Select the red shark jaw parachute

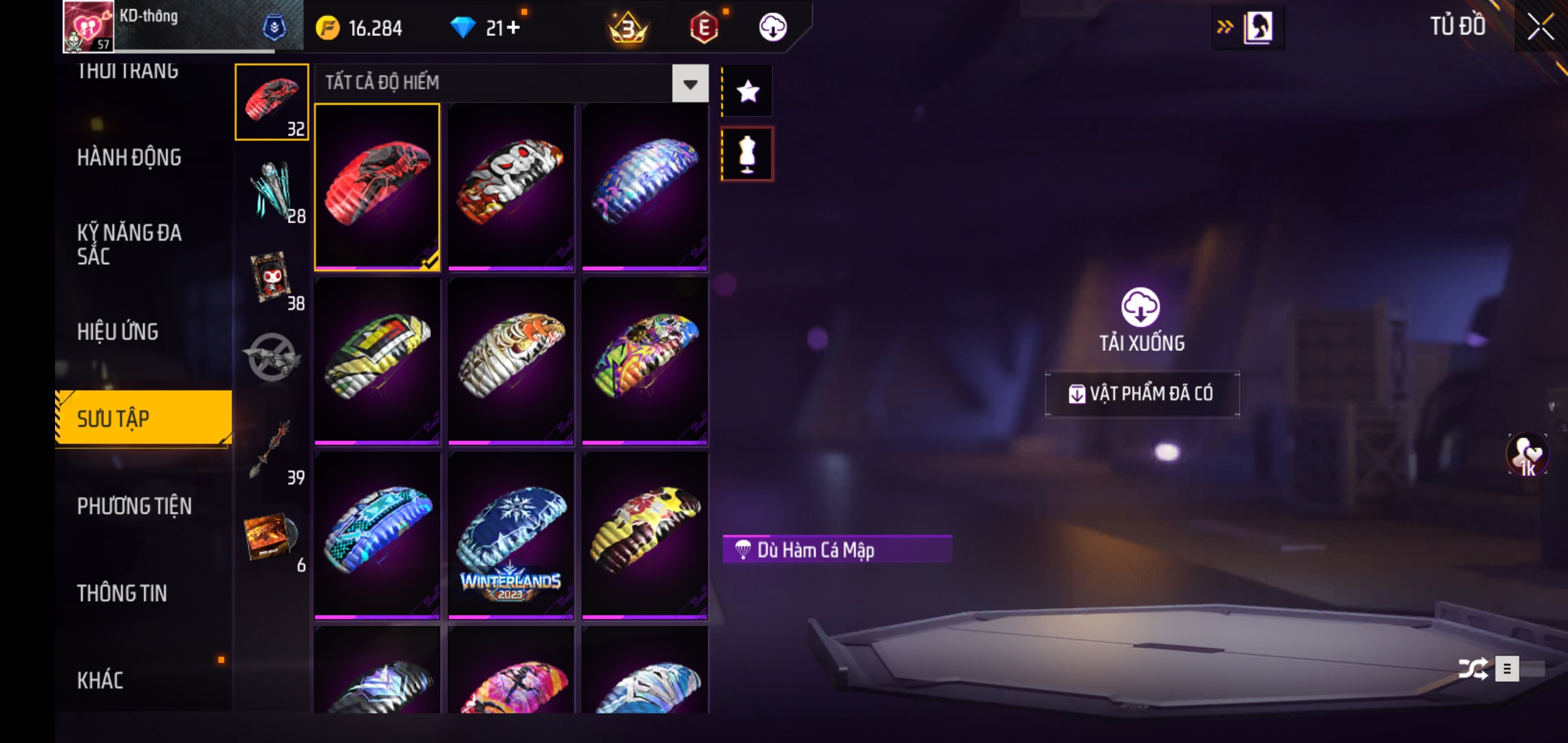(377, 186)
